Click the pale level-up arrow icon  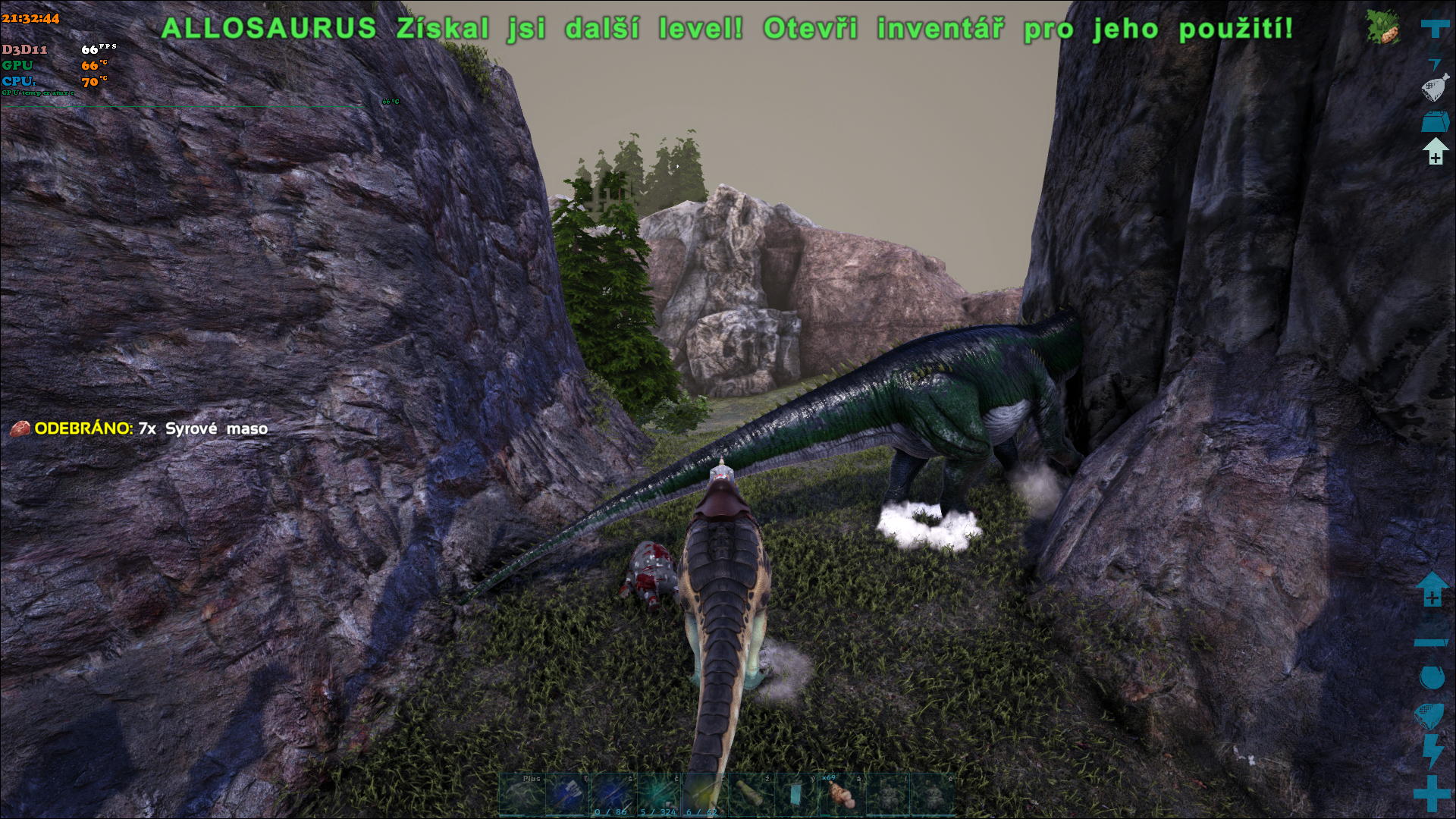click(x=1435, y=152)
